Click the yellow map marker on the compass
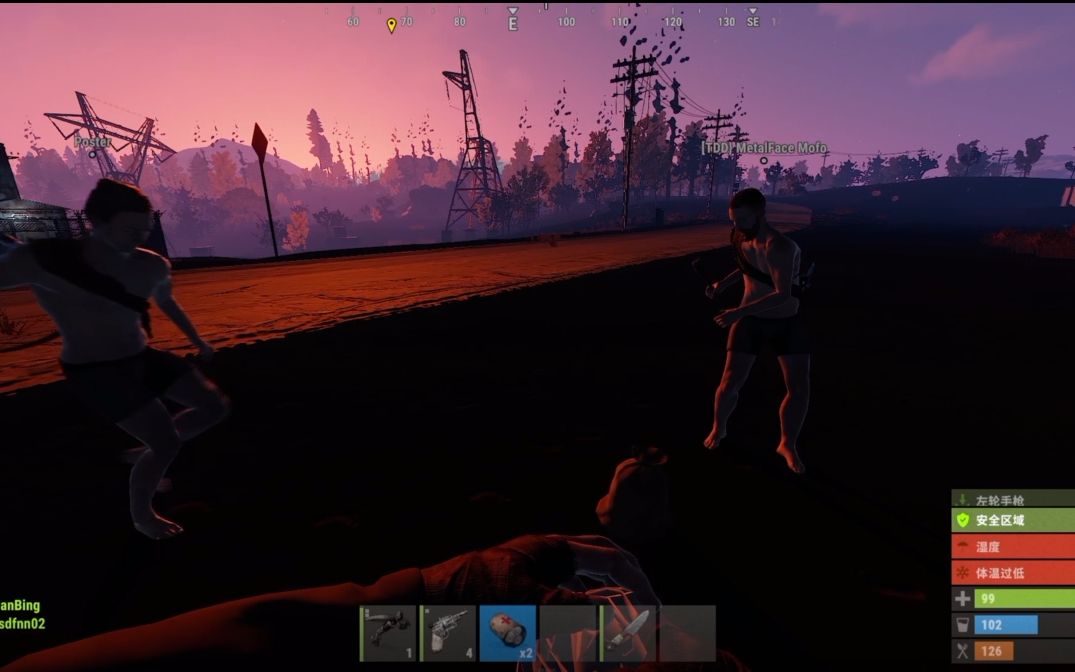The height and width of the screenshot is (672, 1075). tap(391, 24)
